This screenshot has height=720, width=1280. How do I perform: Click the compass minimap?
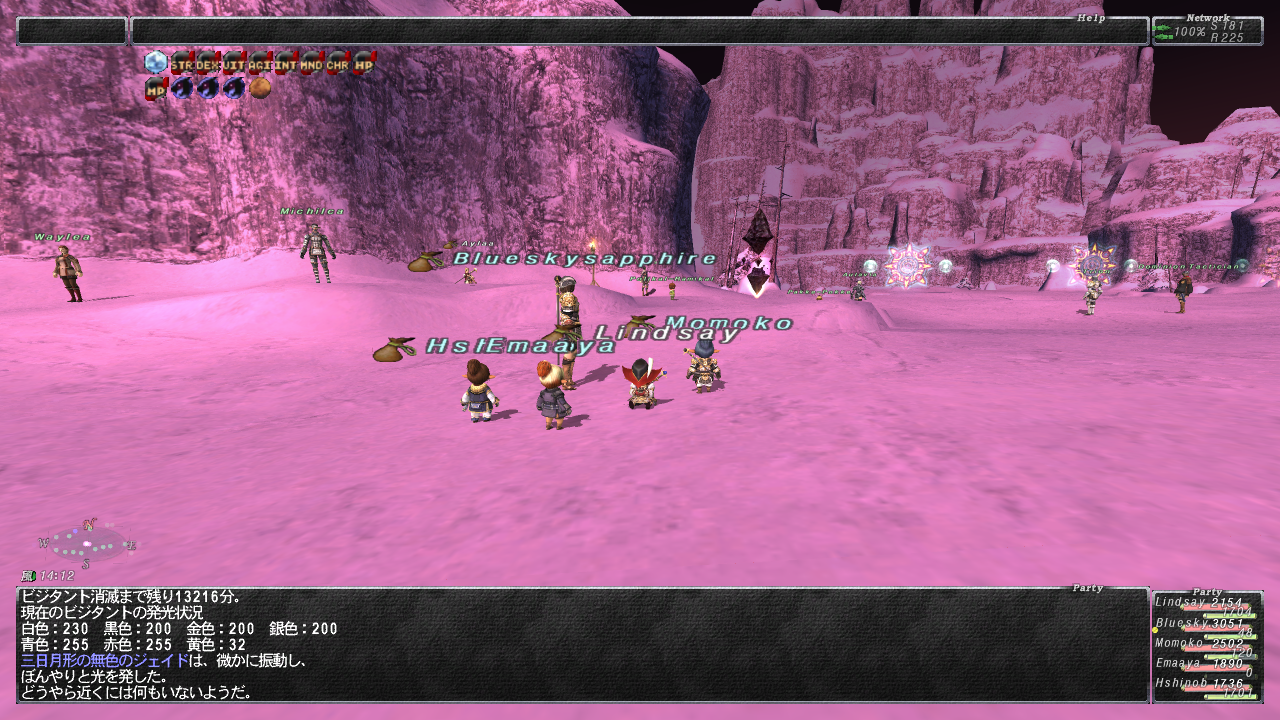(x=88, y=544)
